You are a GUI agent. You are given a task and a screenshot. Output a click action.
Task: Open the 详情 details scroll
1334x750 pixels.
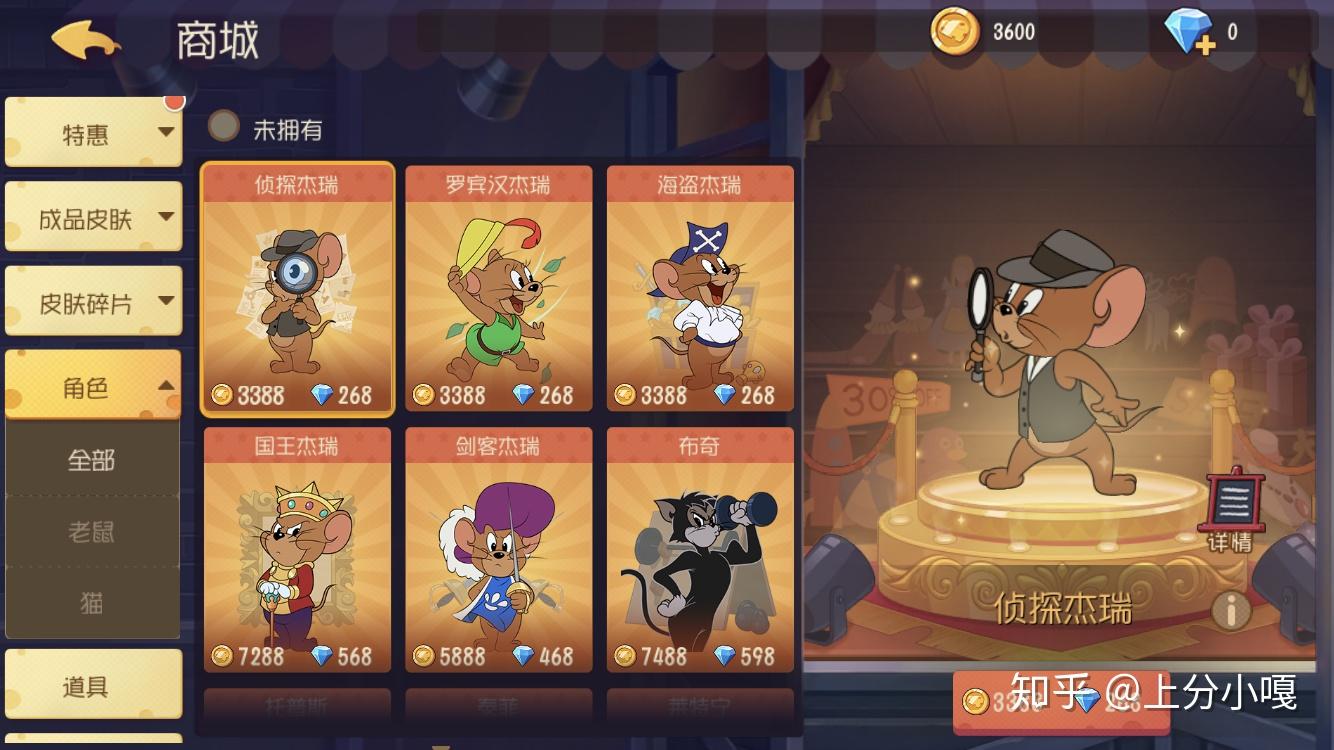pyautogui.click(x=1230, y=509)
